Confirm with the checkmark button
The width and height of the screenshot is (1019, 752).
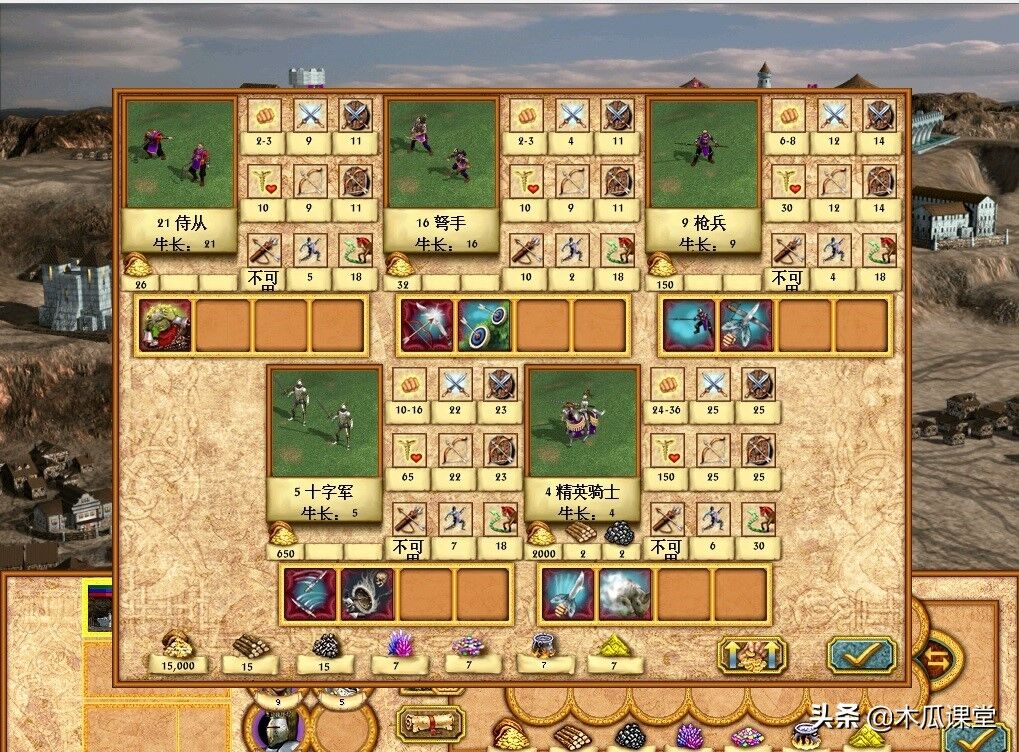coord(860,654)
